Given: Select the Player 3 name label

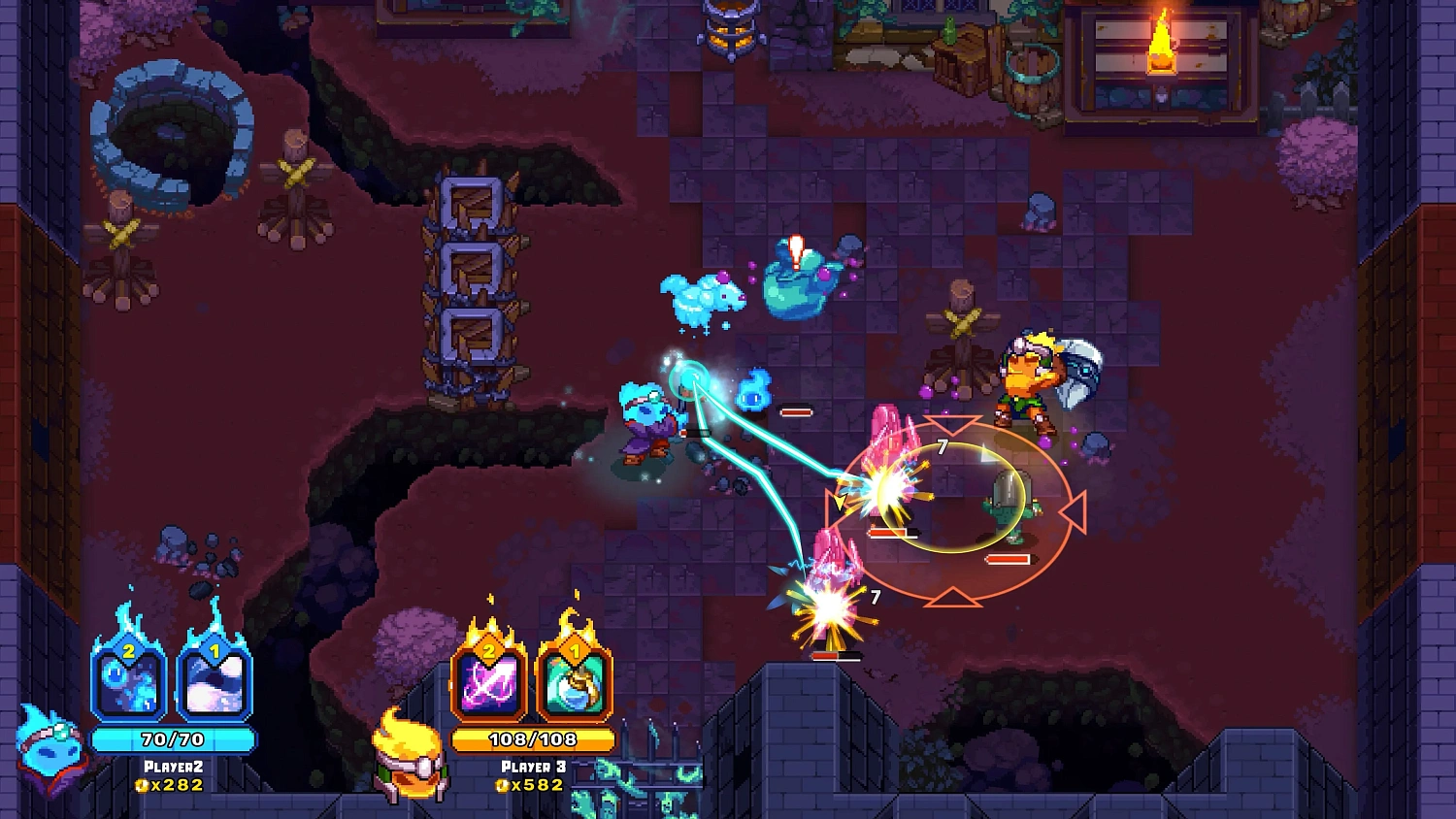Looking at the screenshot, I should click(532, 765).
